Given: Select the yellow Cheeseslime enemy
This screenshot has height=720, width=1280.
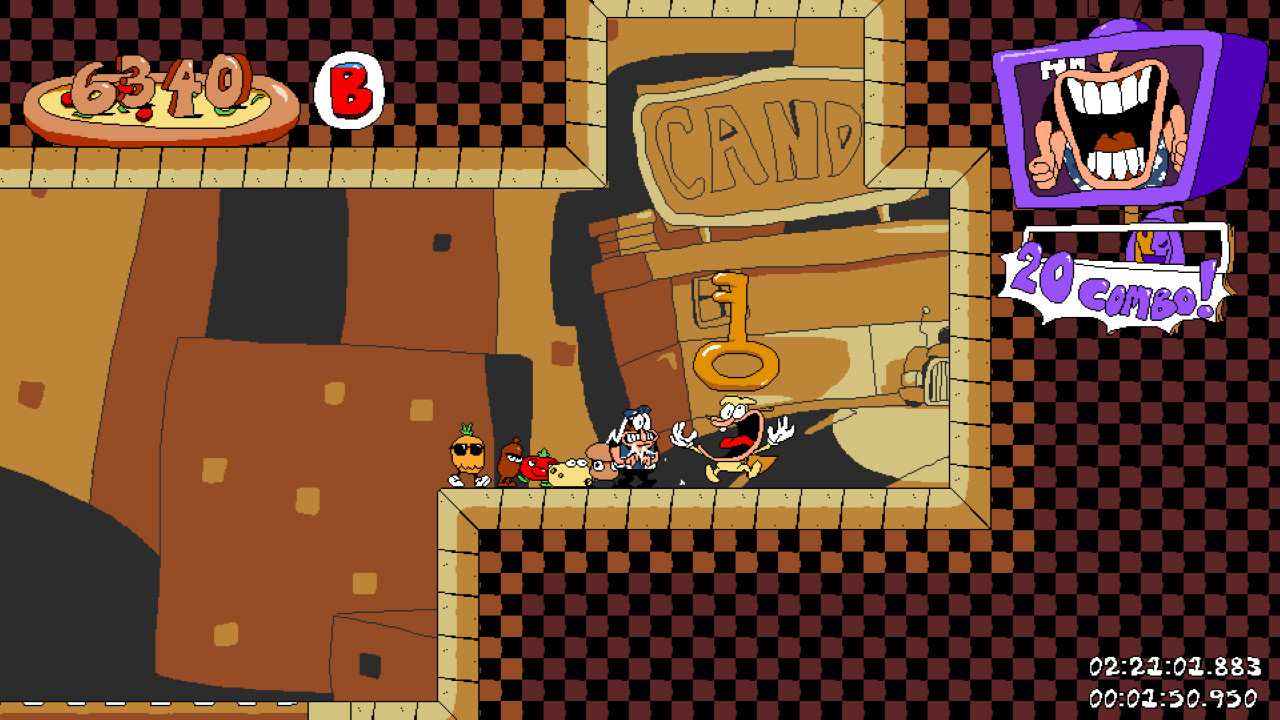Looking at the screenshot, I should pos(570,470).
